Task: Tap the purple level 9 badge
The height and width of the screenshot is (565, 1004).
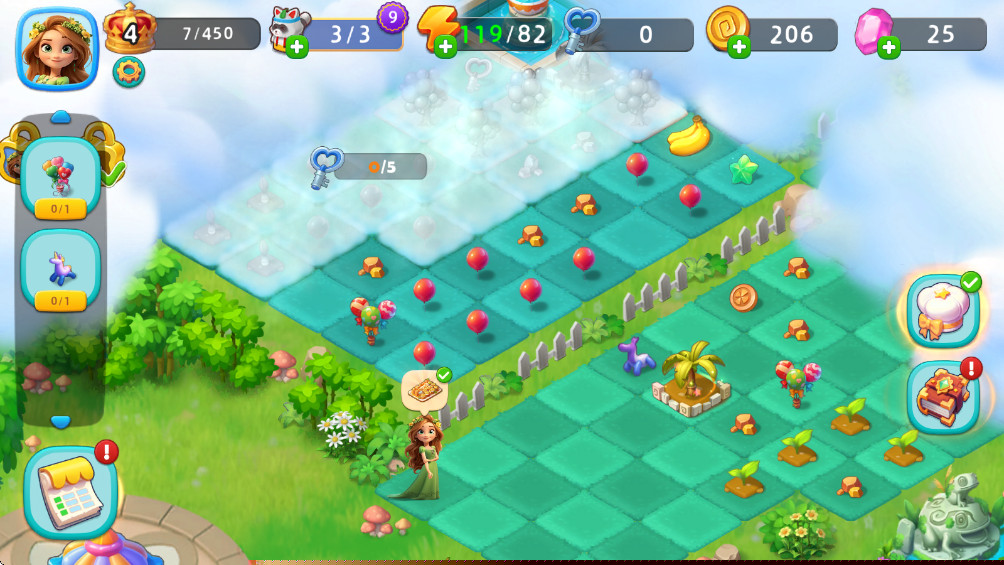Action: point(392,16)
